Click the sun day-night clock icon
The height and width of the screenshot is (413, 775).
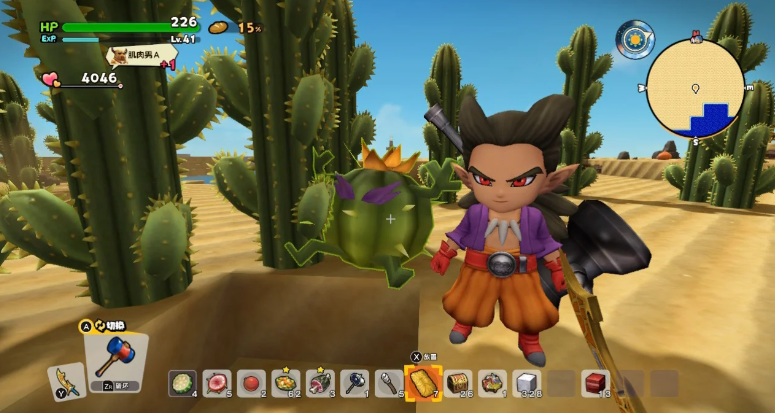634,40
